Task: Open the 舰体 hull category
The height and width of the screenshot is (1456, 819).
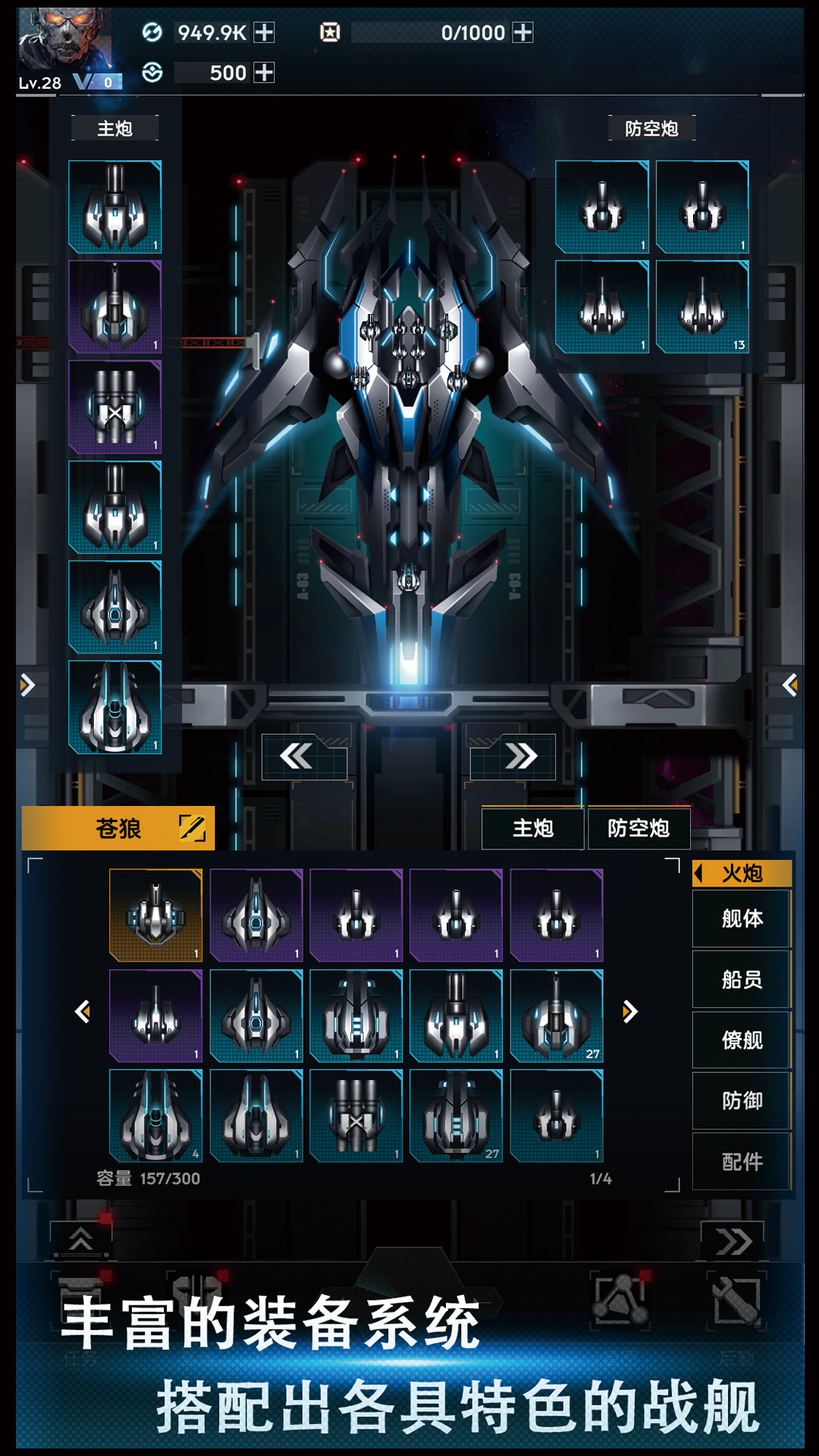Action: (x=742, y=919)
